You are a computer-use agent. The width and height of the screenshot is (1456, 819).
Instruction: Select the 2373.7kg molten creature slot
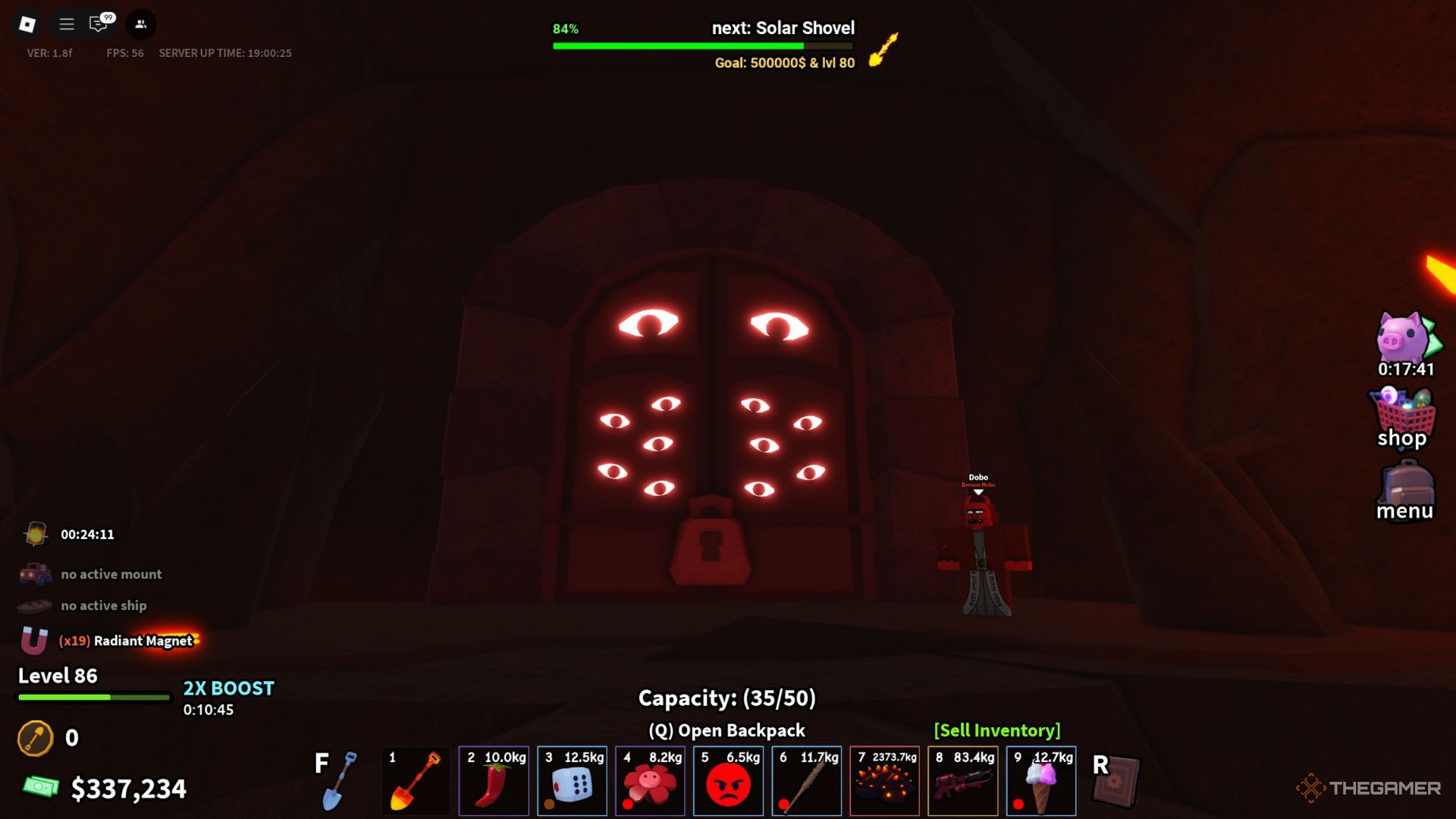pos(884,781)
